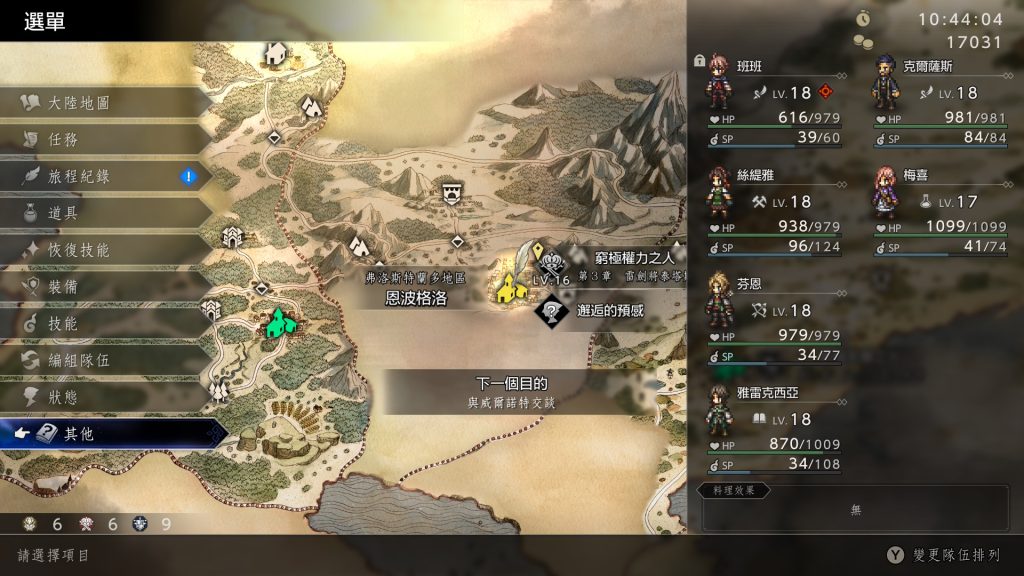Select the 任務 quests menu entry
The width and height of the screenshot is (1024, 576).
[63, 140]
